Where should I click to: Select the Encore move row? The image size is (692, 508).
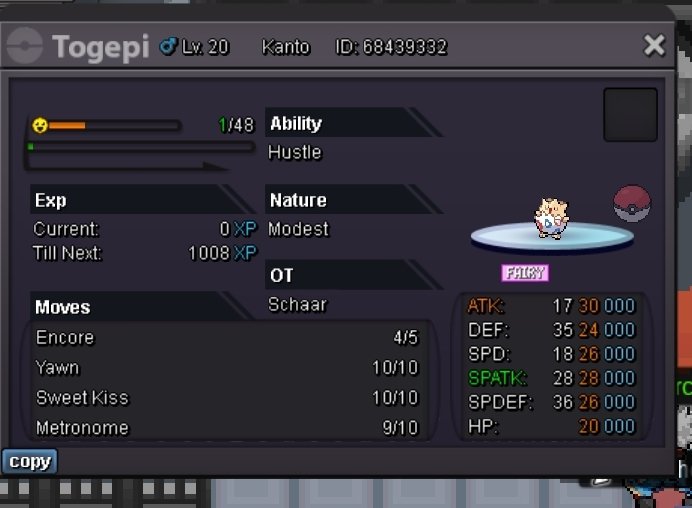[227, 337]
